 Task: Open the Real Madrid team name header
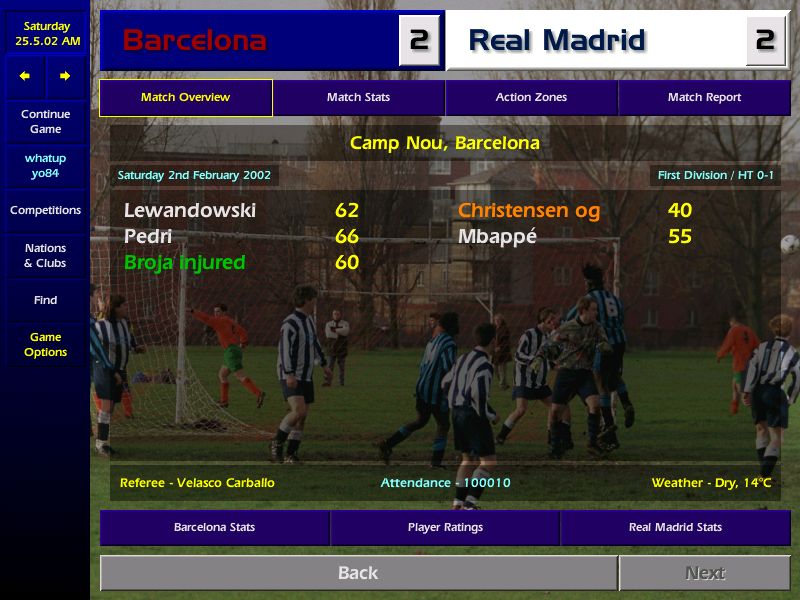pyautogui.click(x=557, y=41)
